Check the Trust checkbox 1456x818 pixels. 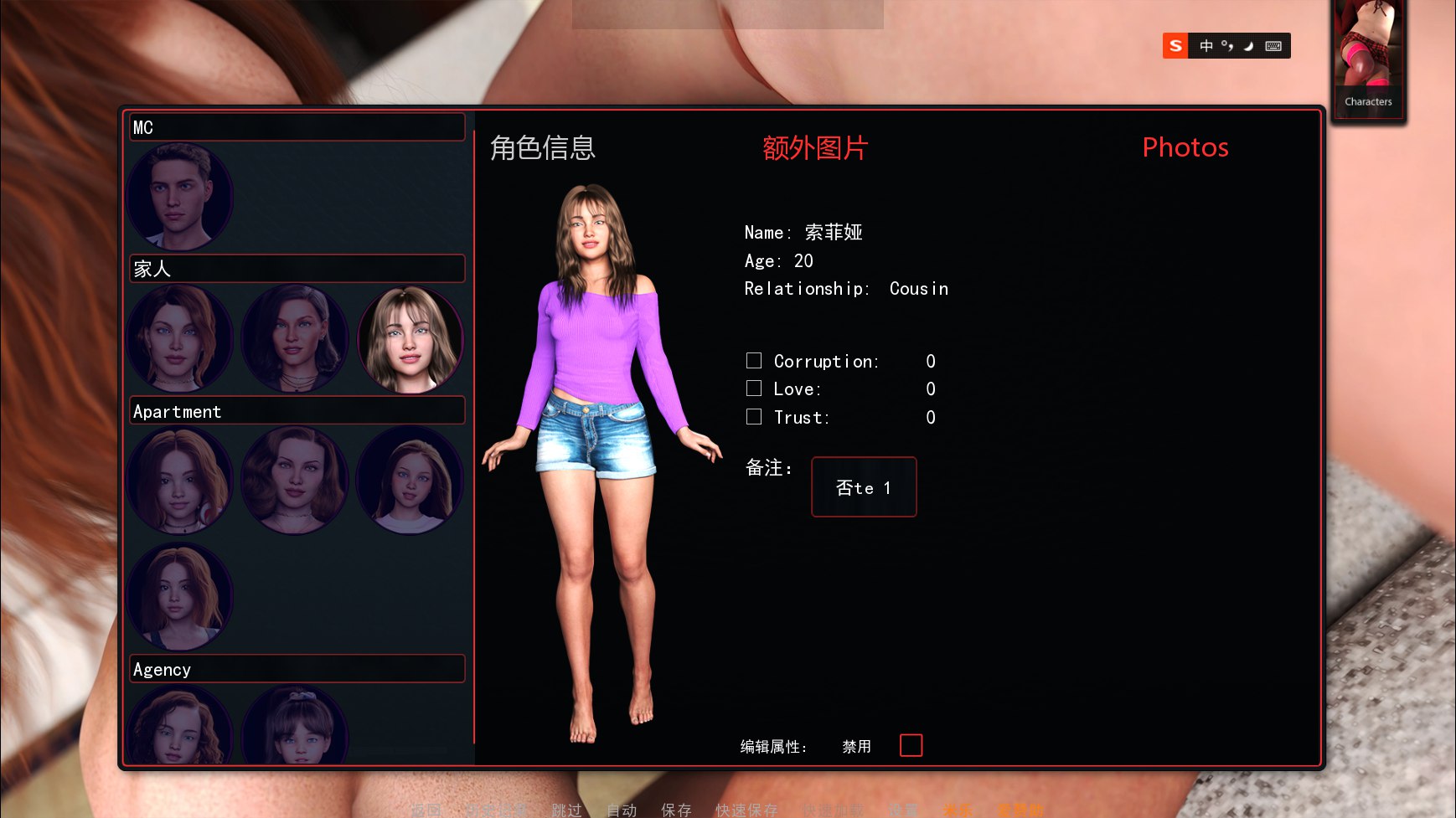[x=754, y=417]
